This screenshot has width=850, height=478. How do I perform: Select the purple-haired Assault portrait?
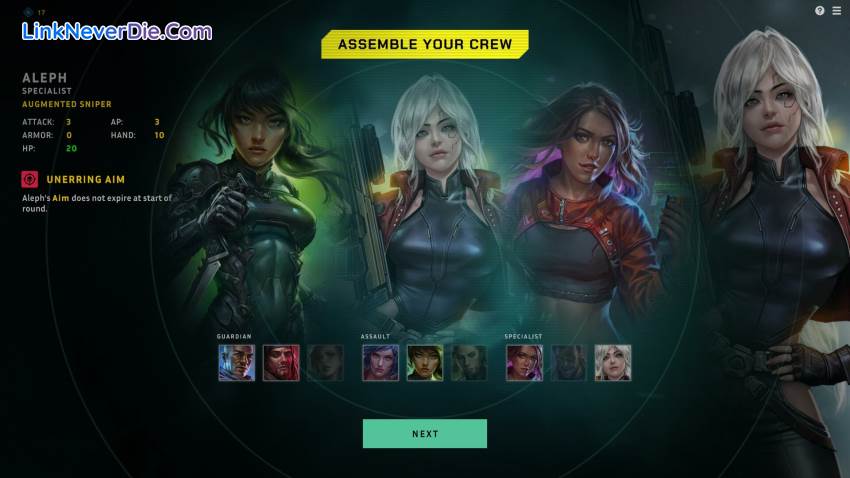(380, 363)
